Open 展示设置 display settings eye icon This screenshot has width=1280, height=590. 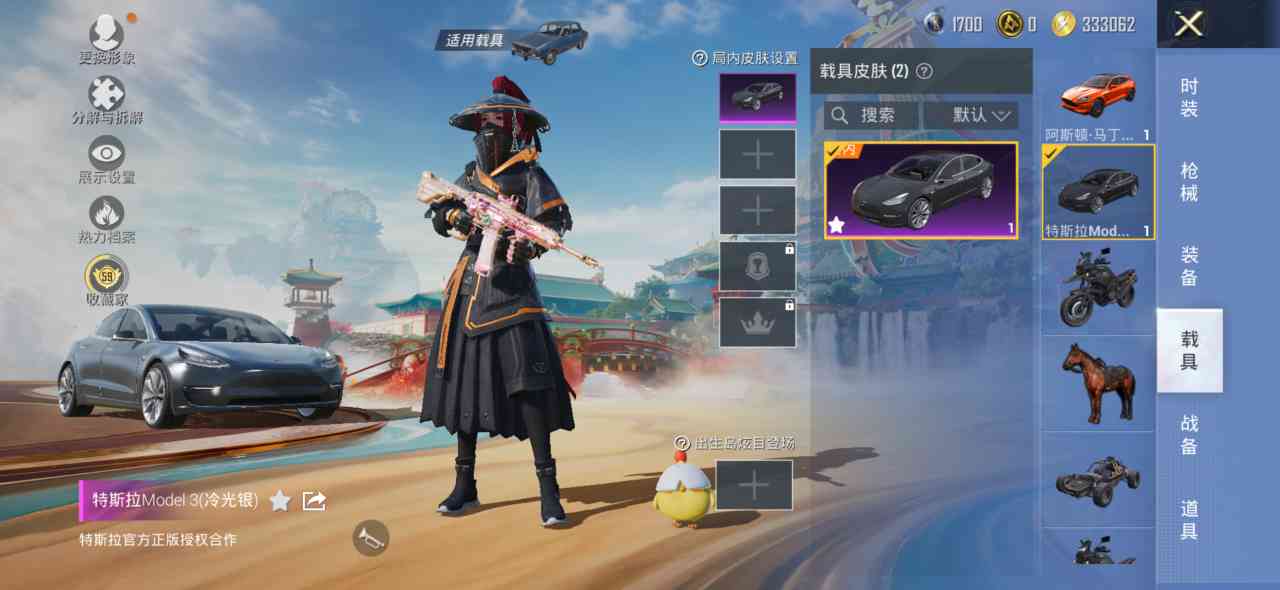coord(107,156)
